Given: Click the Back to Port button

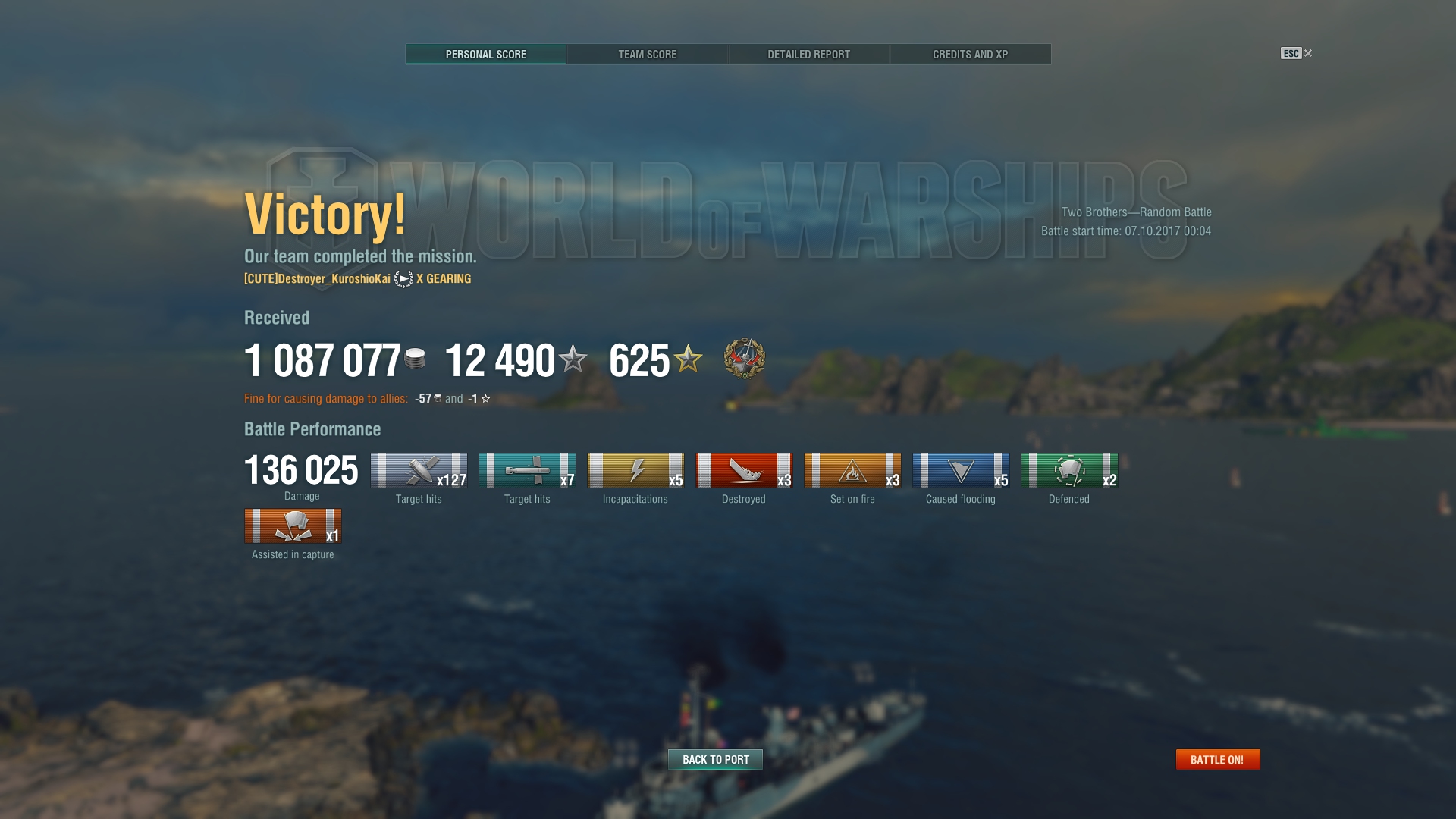Looking at the screenshot, I should (715, 759).
